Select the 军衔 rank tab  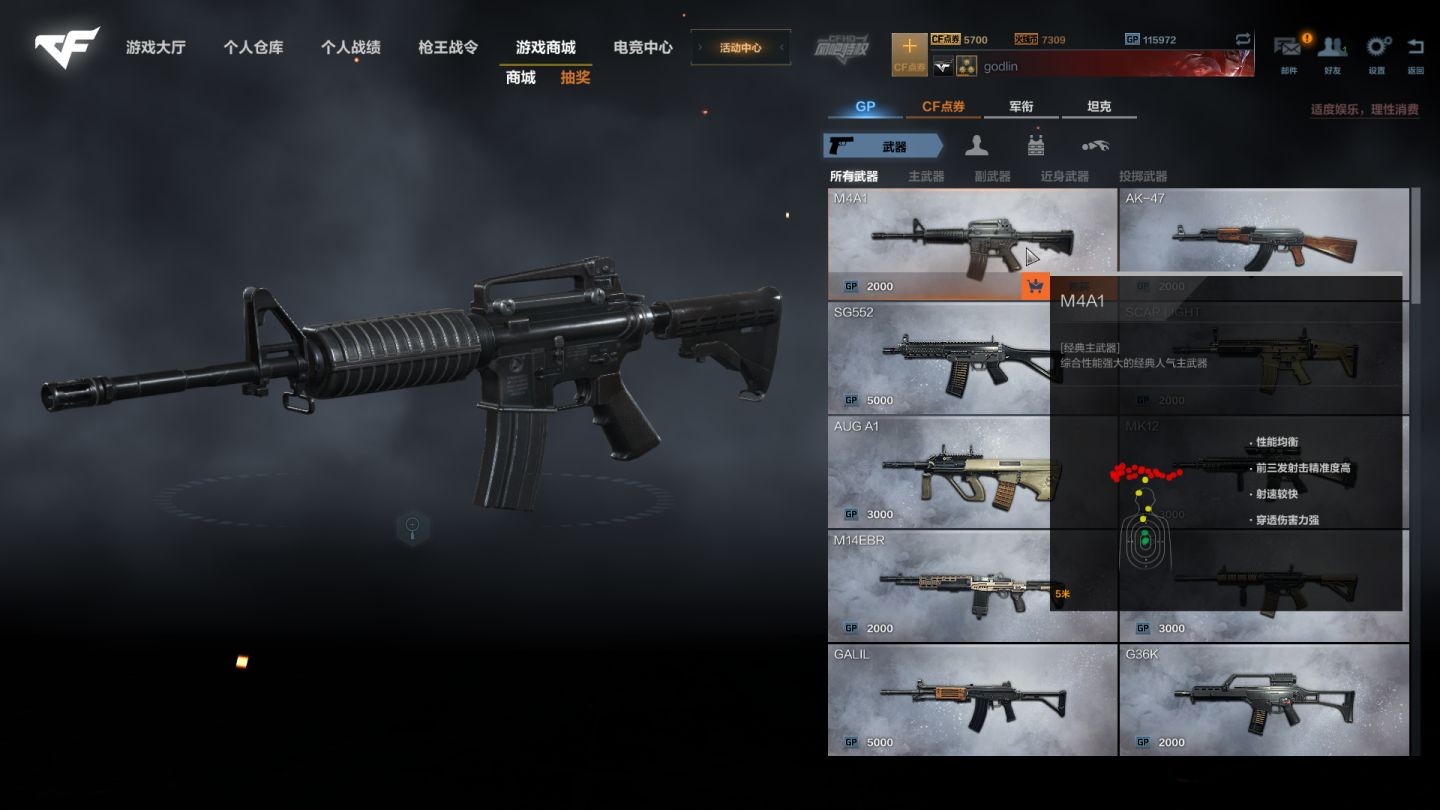[x=1021, y=107]
